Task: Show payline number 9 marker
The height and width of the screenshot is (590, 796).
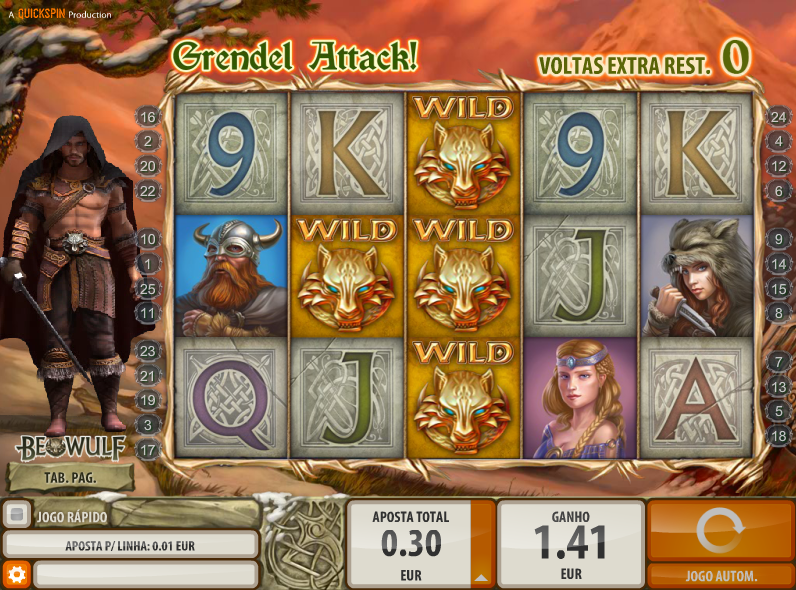Action: pos(778,239)
